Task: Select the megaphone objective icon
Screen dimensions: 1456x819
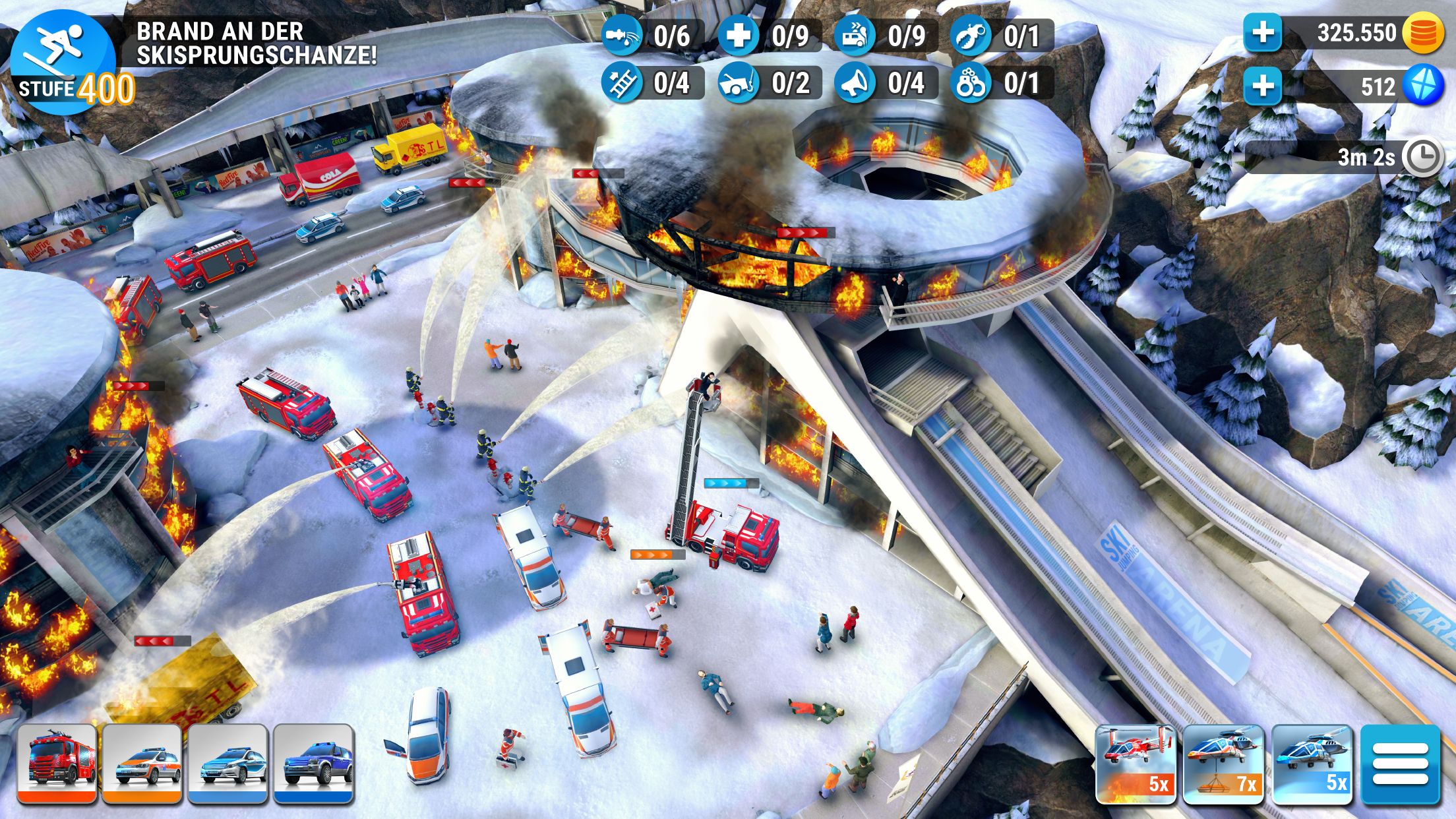Action: 855,84
